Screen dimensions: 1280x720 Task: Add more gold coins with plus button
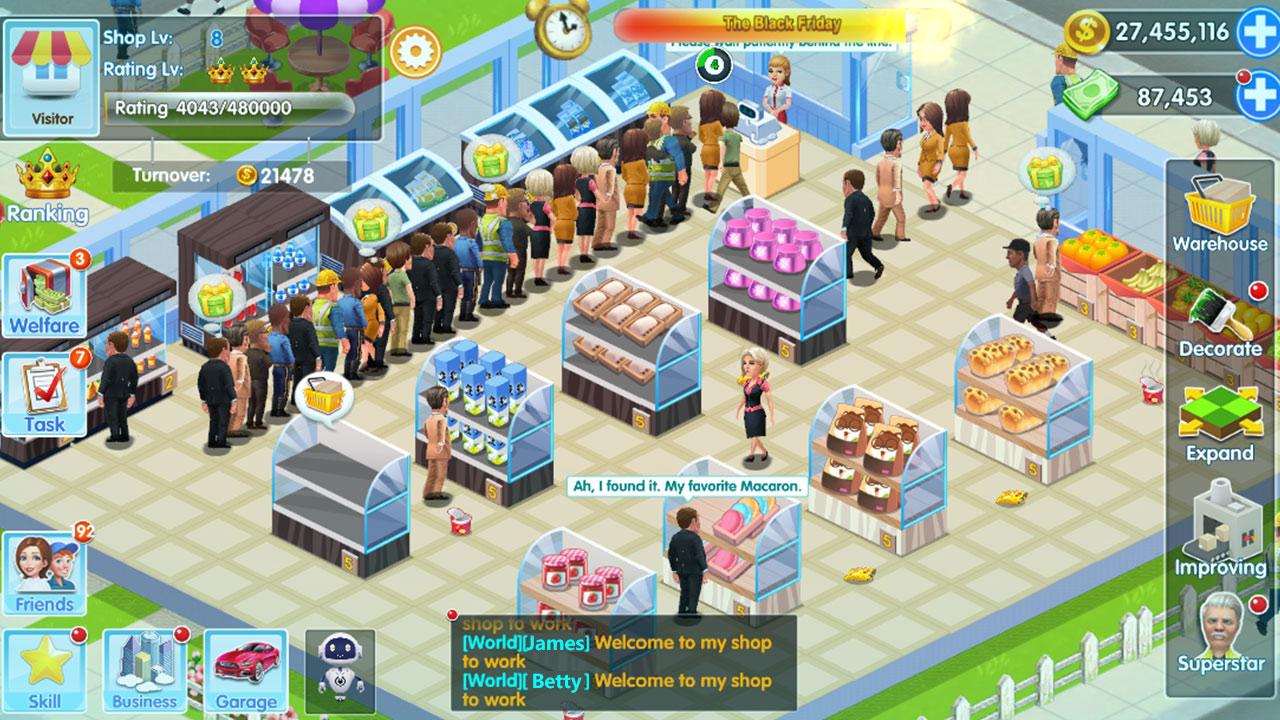tap(1257, 32)
